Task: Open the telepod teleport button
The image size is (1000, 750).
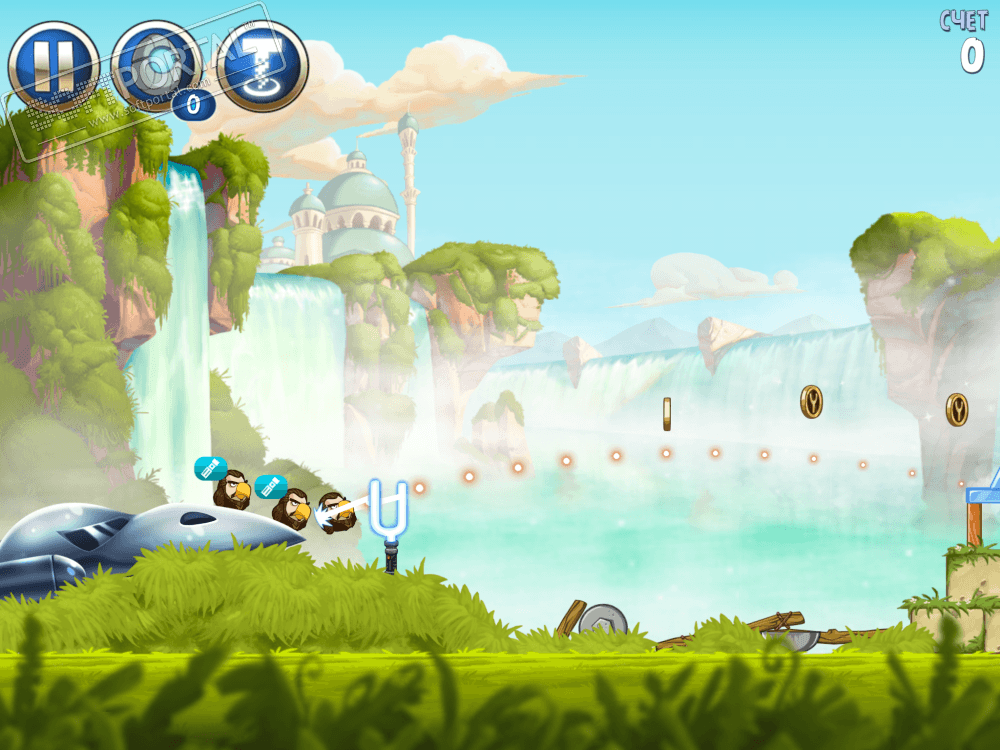Action: 262,66
